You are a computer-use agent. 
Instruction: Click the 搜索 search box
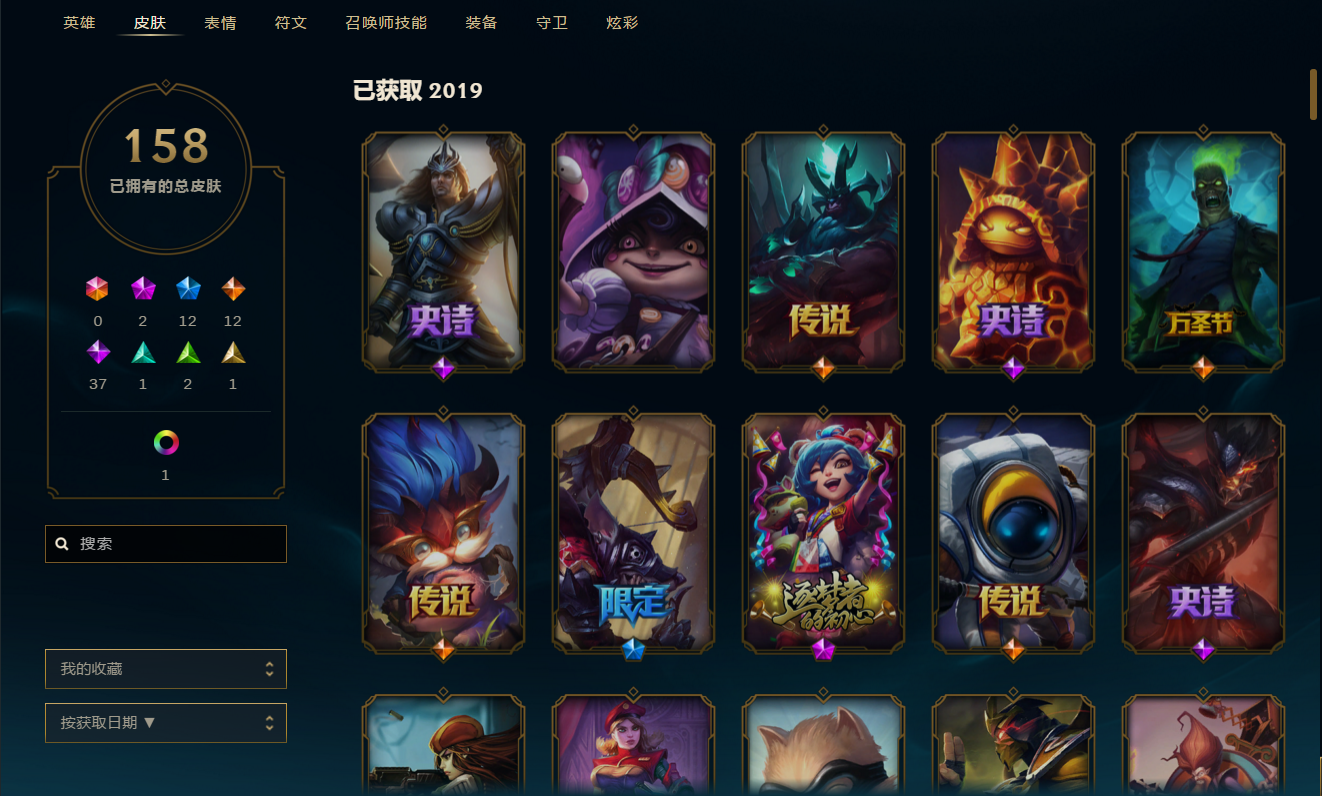[166, 544]
